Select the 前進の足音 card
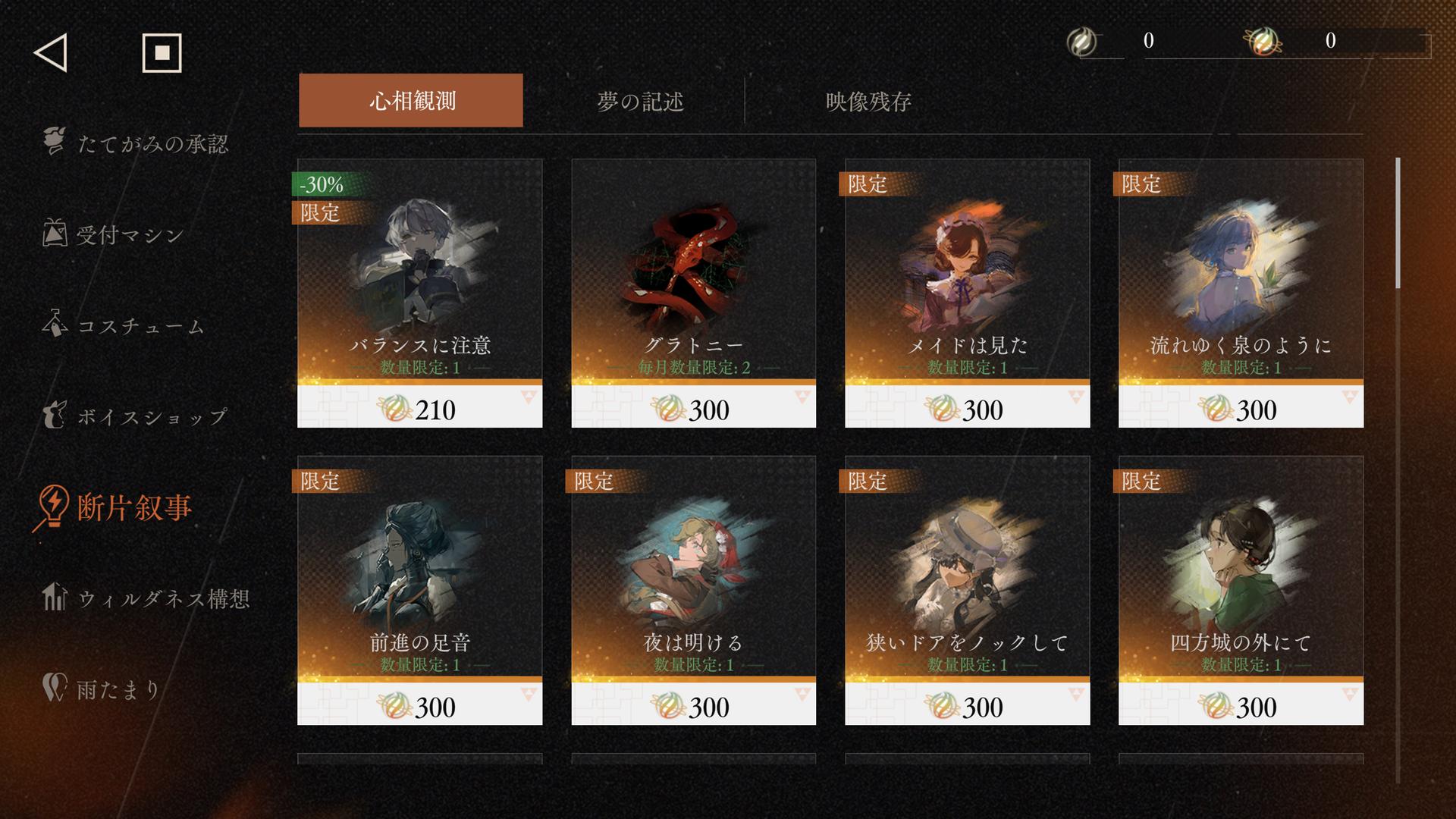1456x819 pixels. click(419, 590)
